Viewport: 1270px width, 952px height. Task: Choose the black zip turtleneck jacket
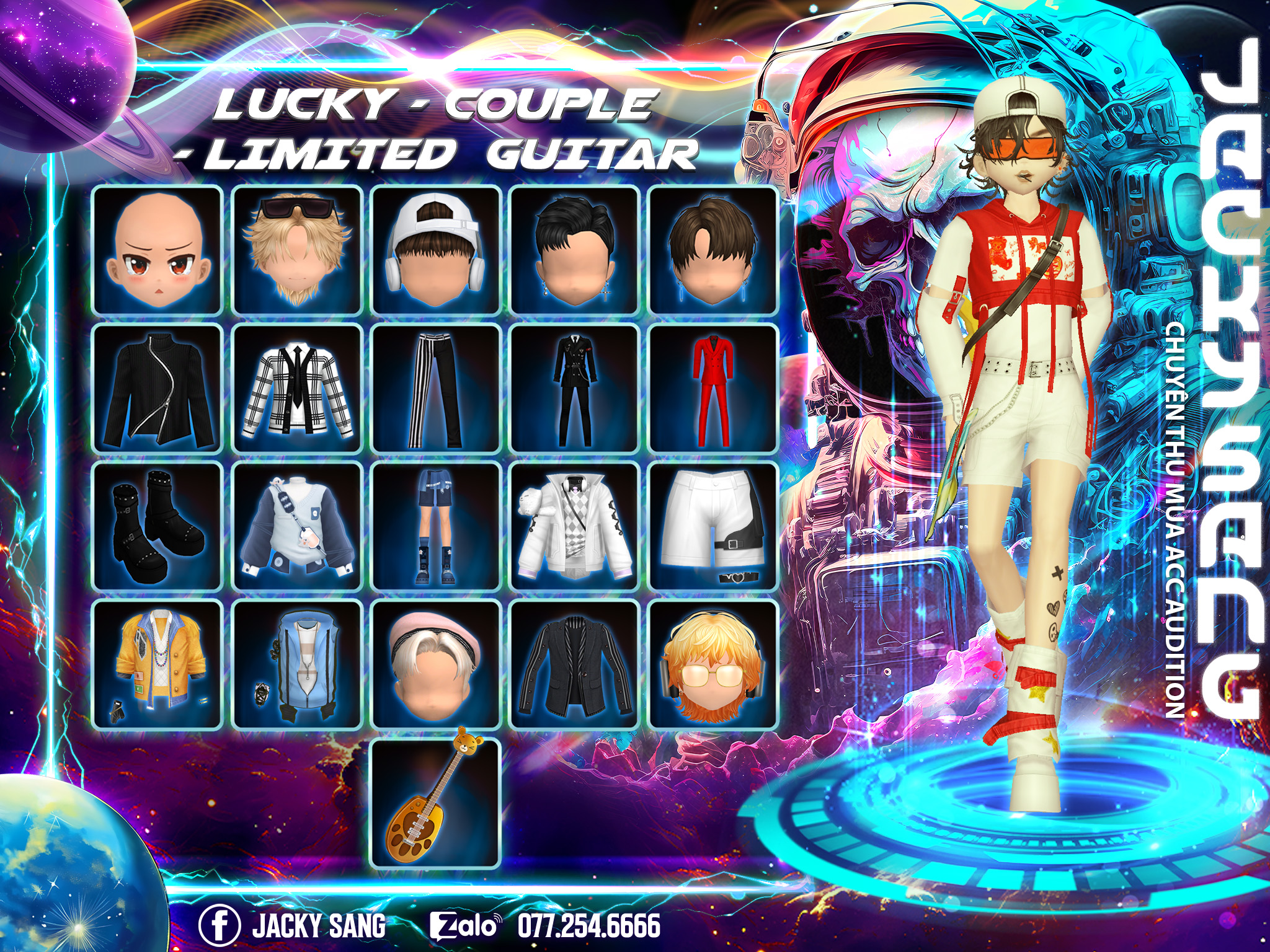click(x=158, y=389)
